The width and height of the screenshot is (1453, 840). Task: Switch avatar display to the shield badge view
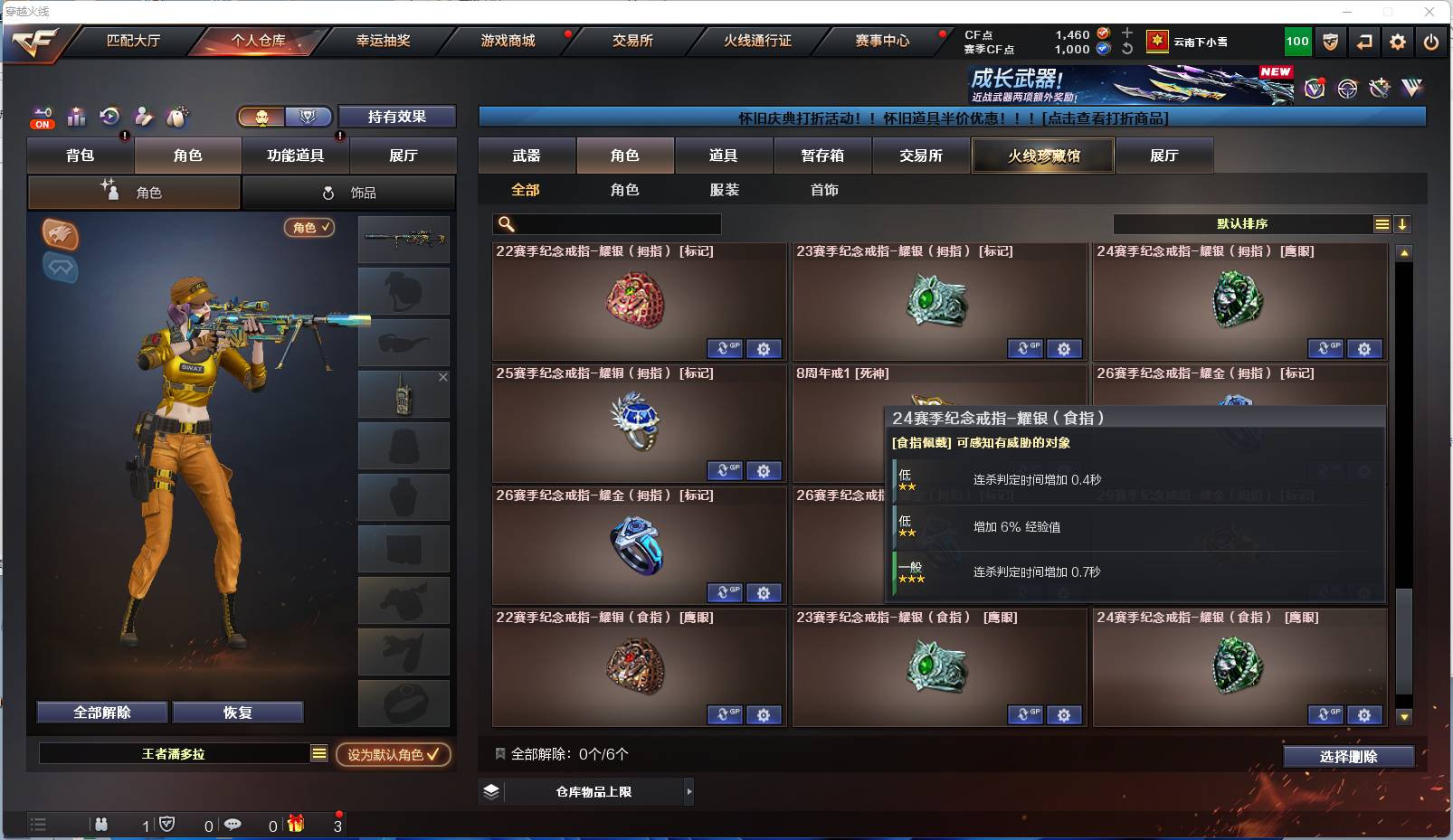(x=307, y=117)
